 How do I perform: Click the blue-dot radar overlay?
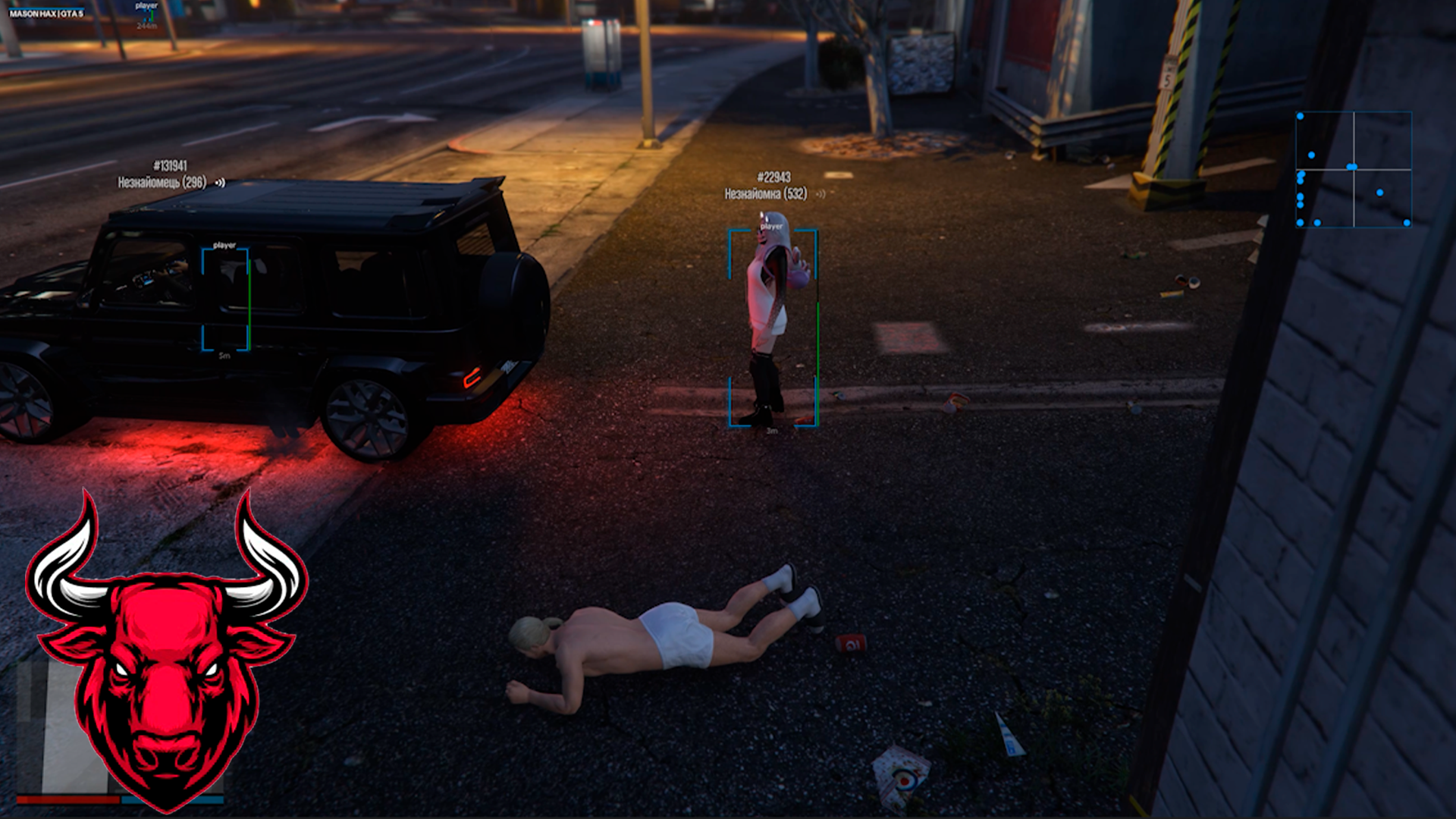point(1354,169)
